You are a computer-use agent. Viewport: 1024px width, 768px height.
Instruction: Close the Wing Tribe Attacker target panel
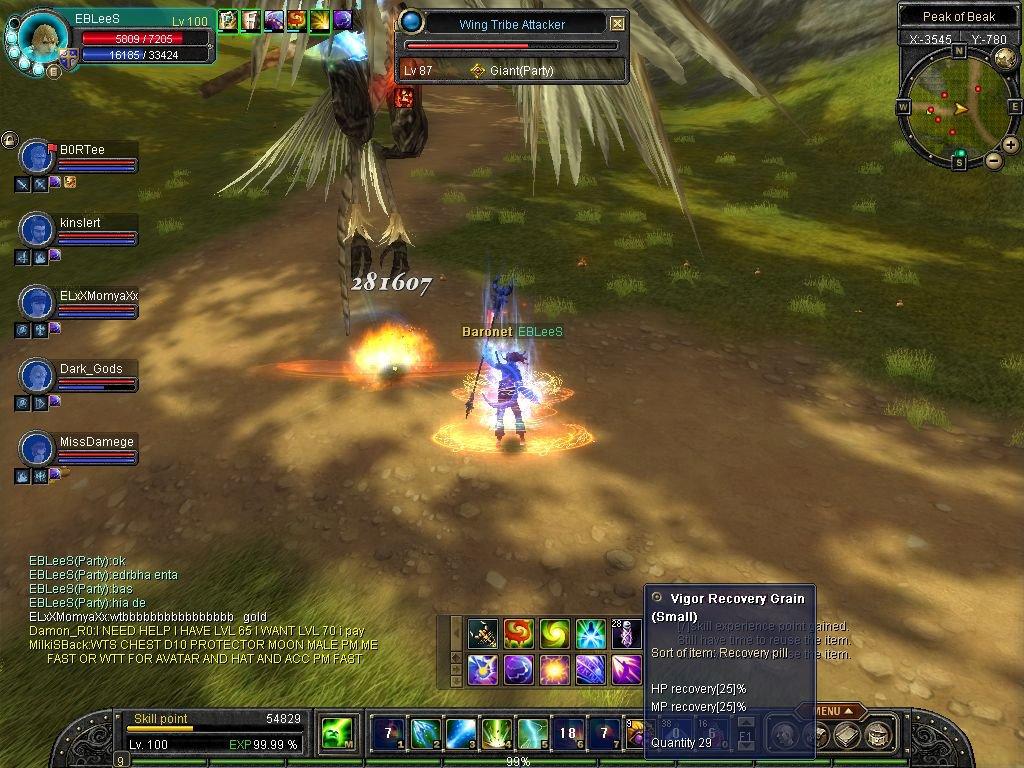coord(617,23)
